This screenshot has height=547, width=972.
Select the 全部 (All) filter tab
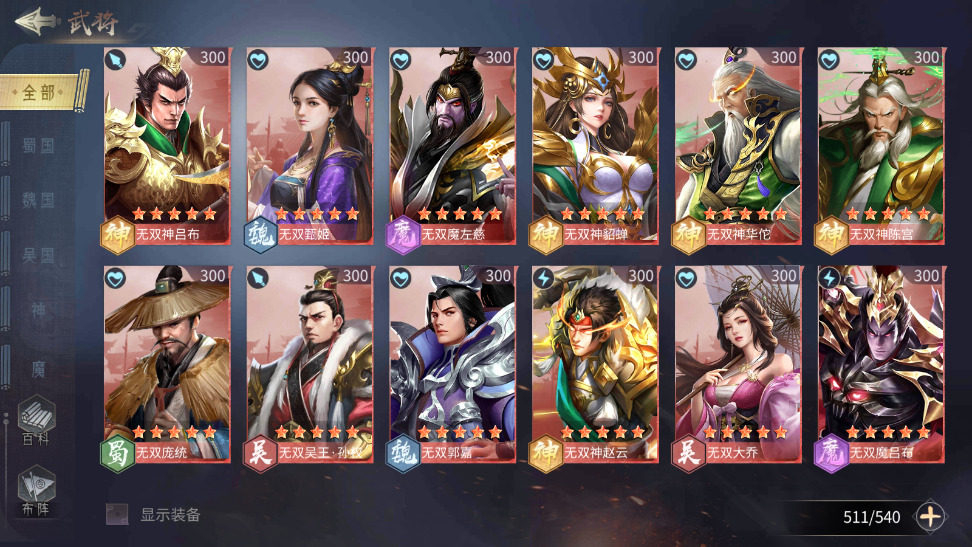pos(40,92)
